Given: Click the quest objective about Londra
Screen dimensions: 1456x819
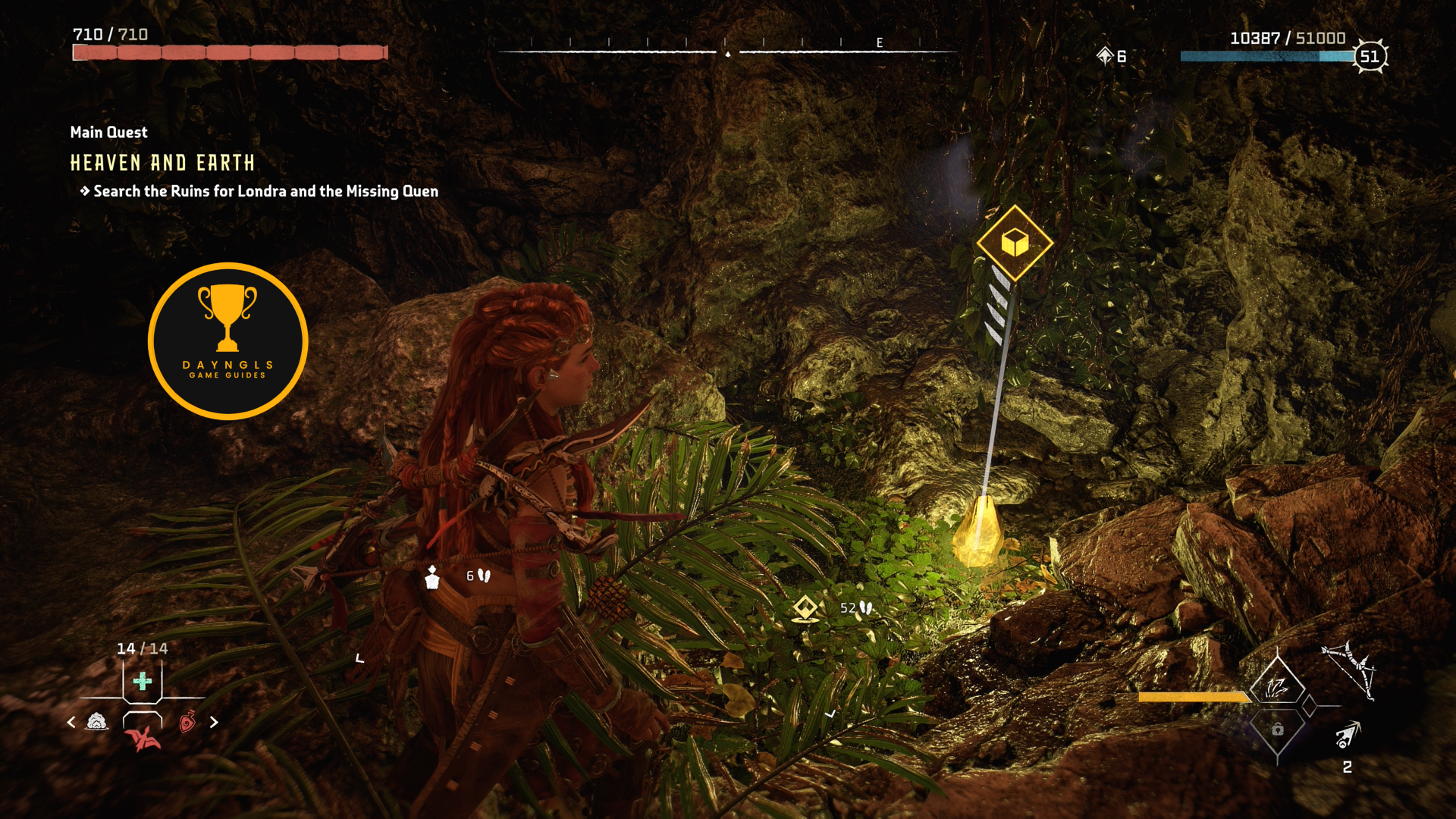Looking at the screenshot, I should (x=265, y=192).
